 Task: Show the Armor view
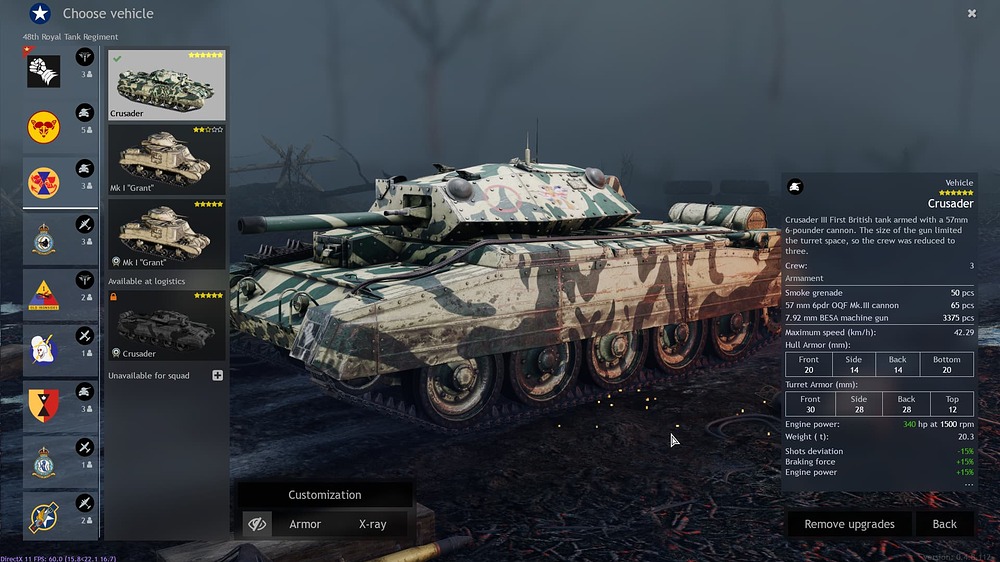[305, 524]
